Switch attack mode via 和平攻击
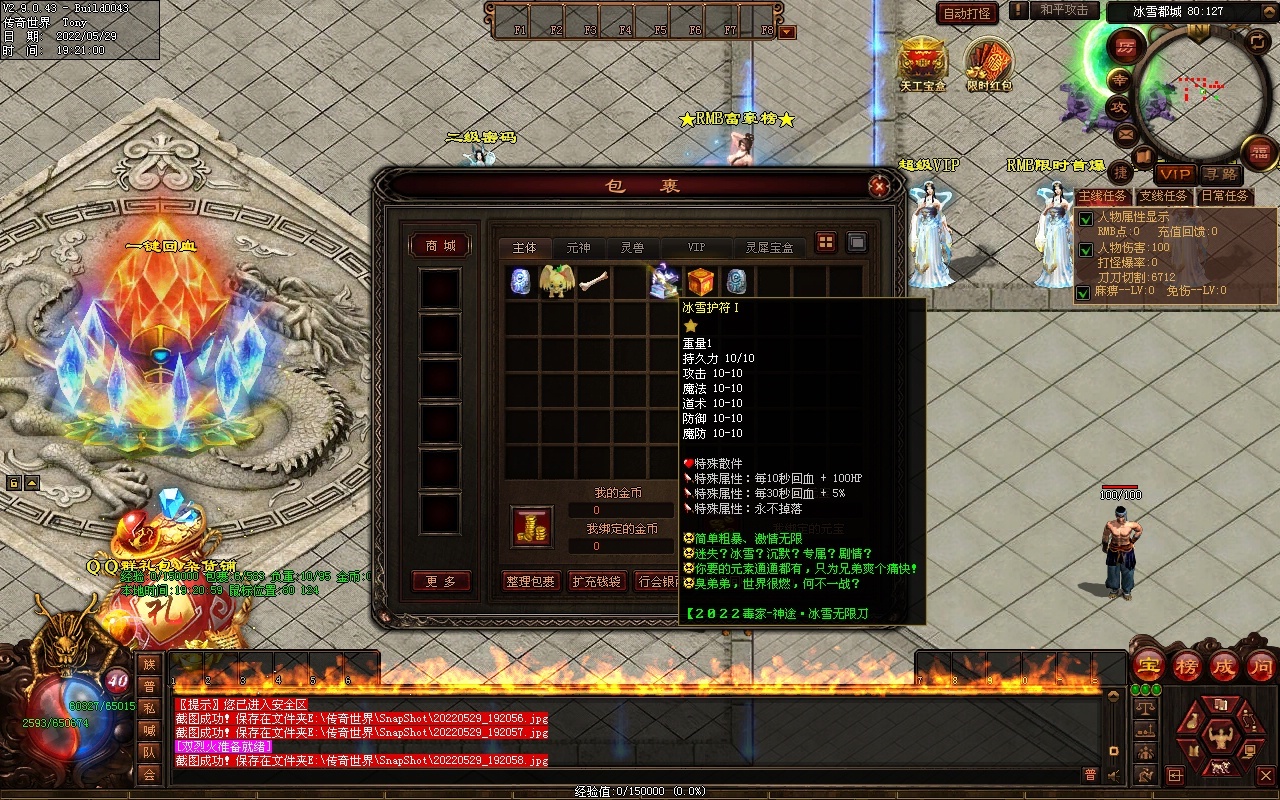1280x800 pixels. [x=1063, y=10]
